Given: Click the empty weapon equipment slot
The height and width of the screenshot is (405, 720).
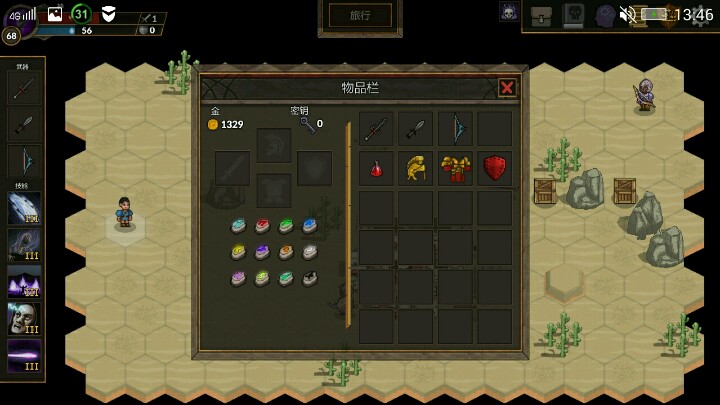Looking at the screenshot, I should [232, 168].
